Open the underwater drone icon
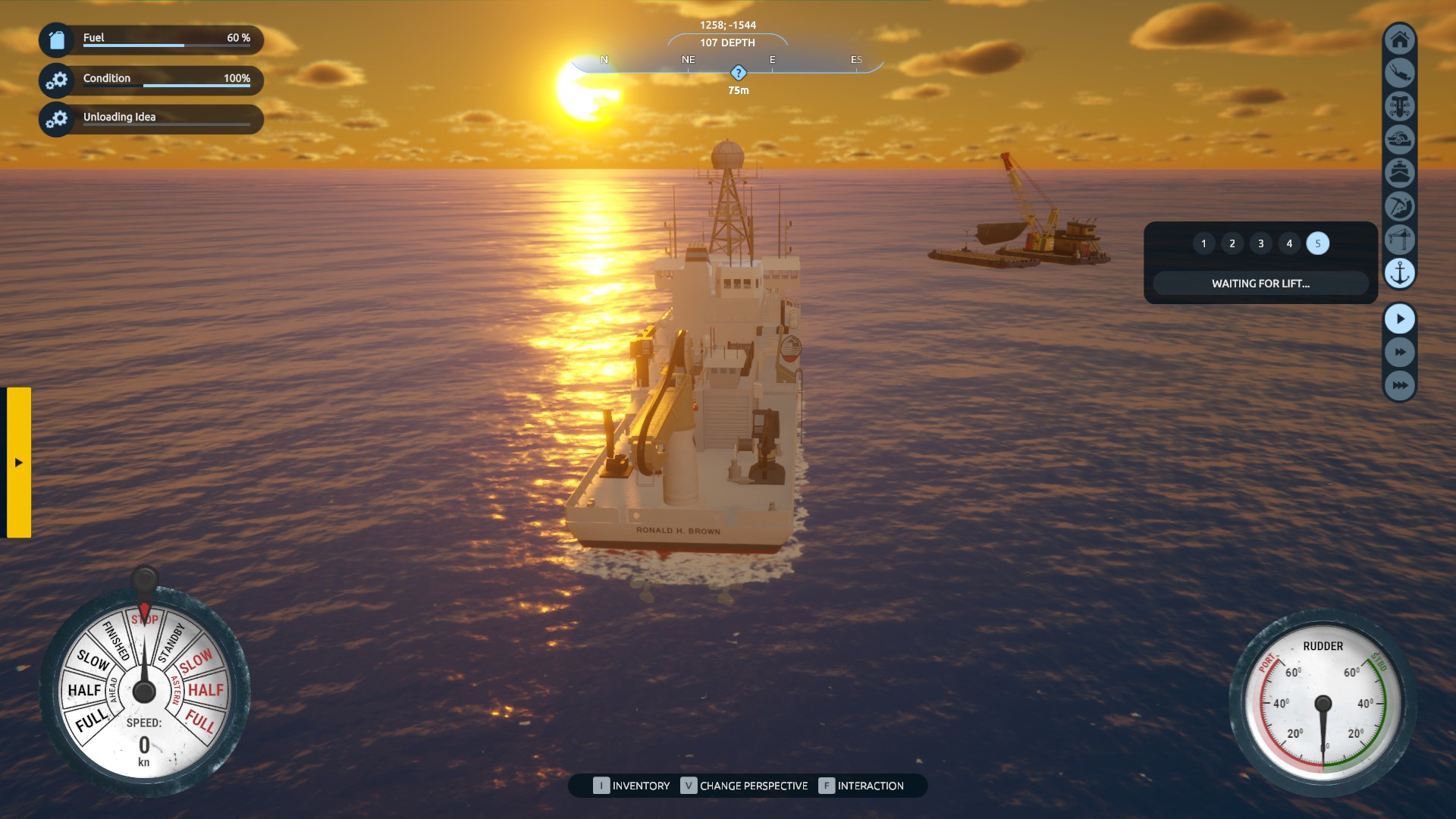The height and width of the screenshot is (819, 1456). point(1400,106)
